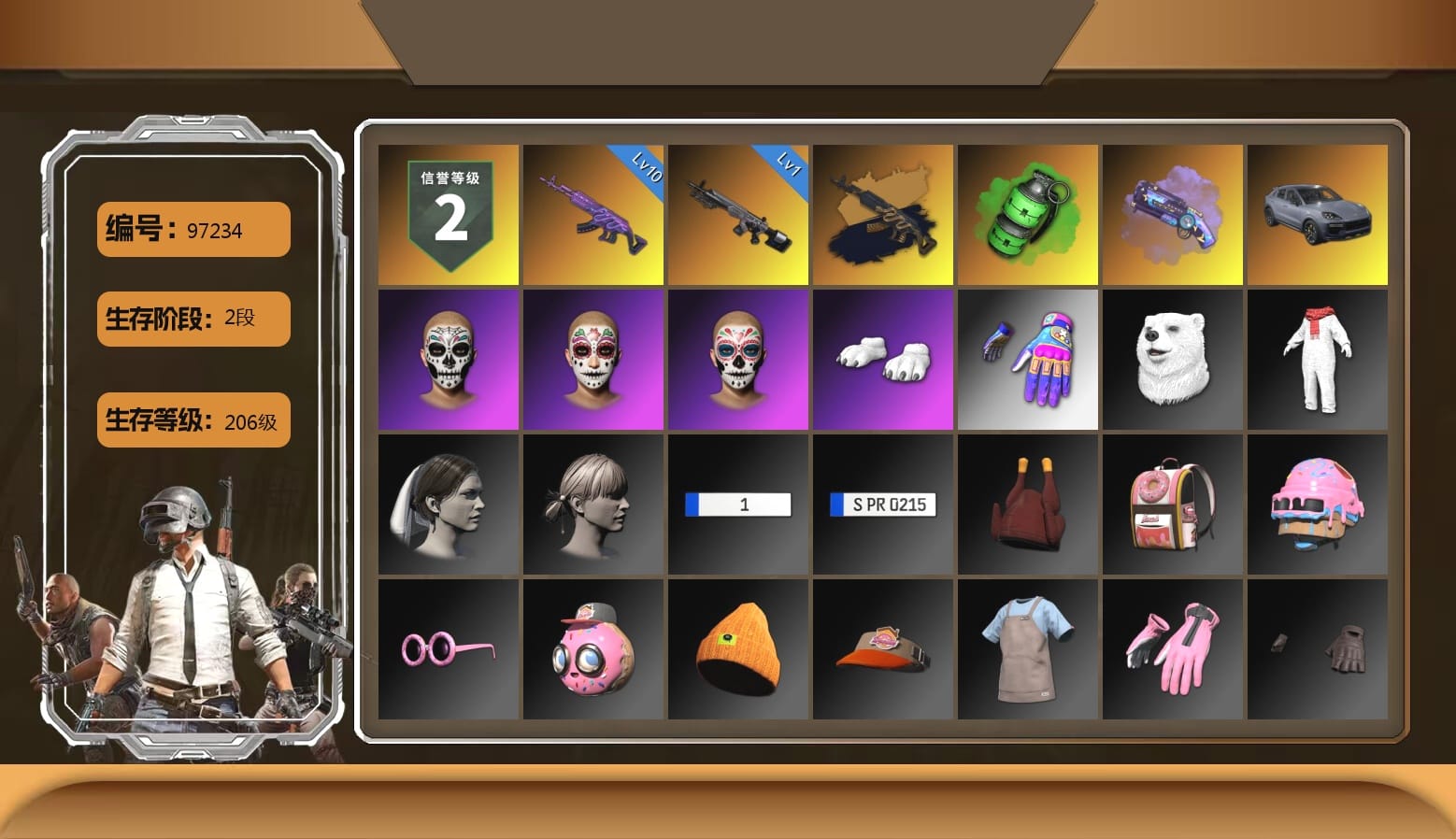Image resolution: width=1456 pixels, height=839 pixels.
Task: Click the number 1 license plate
Action: pos(737,504)
